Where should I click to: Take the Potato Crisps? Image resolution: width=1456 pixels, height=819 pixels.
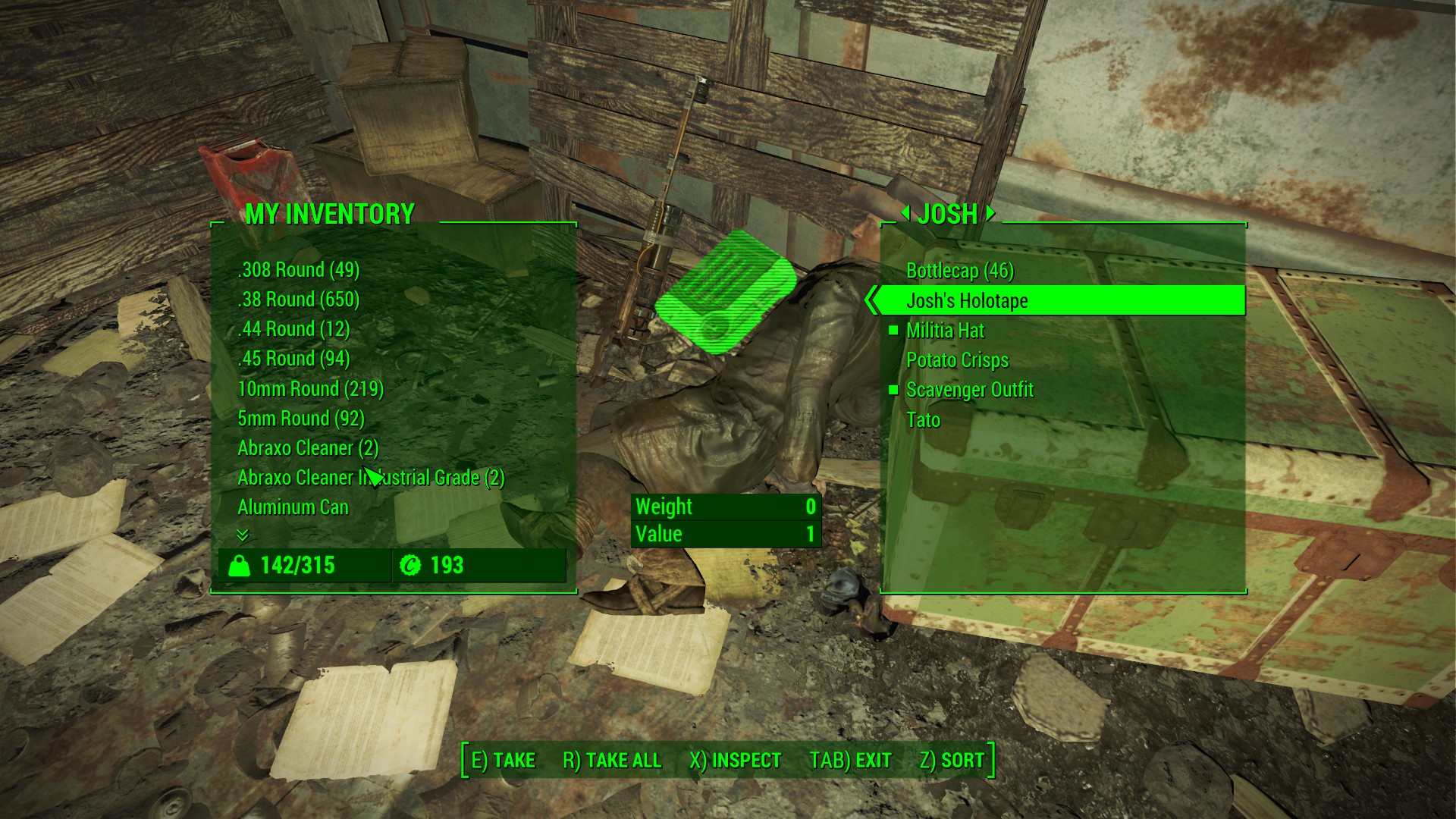pyautogui.click(x=957, y=360)
